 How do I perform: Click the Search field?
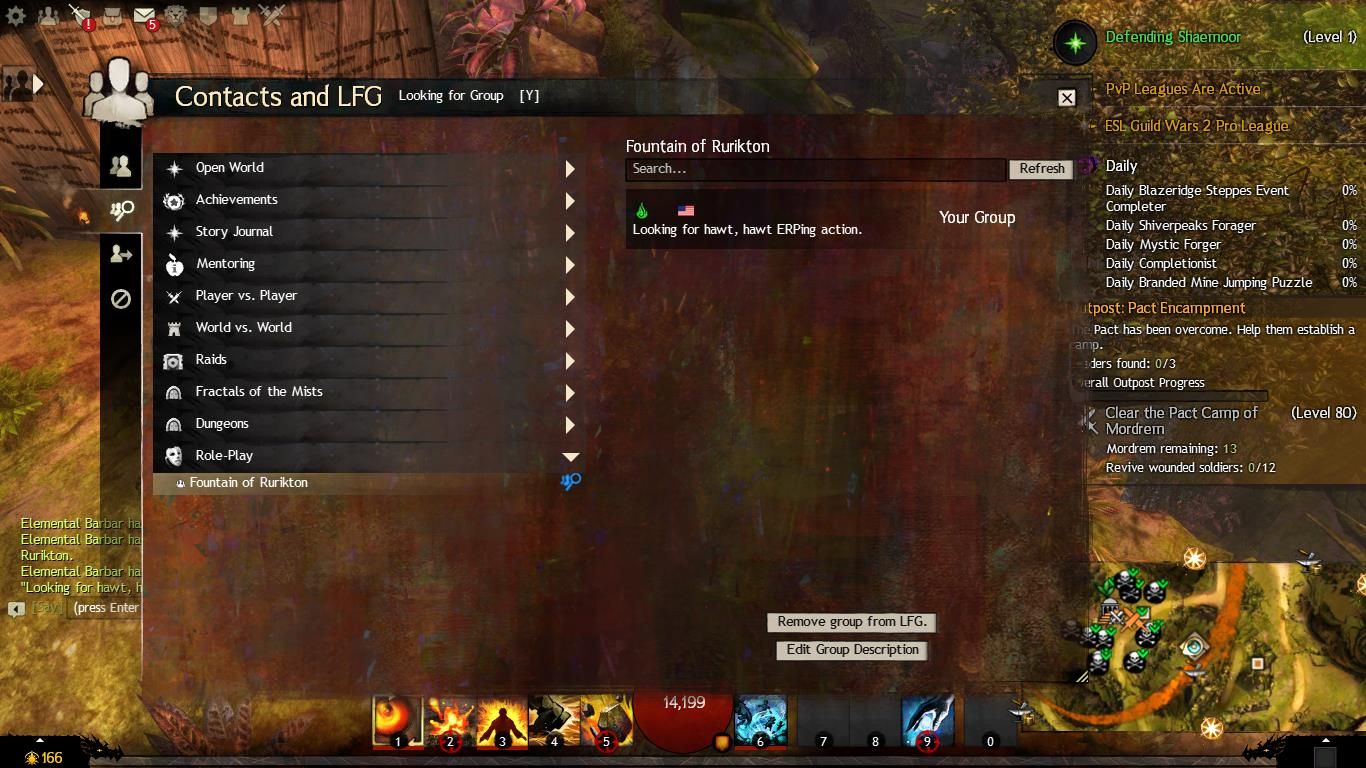coord(815,168)
